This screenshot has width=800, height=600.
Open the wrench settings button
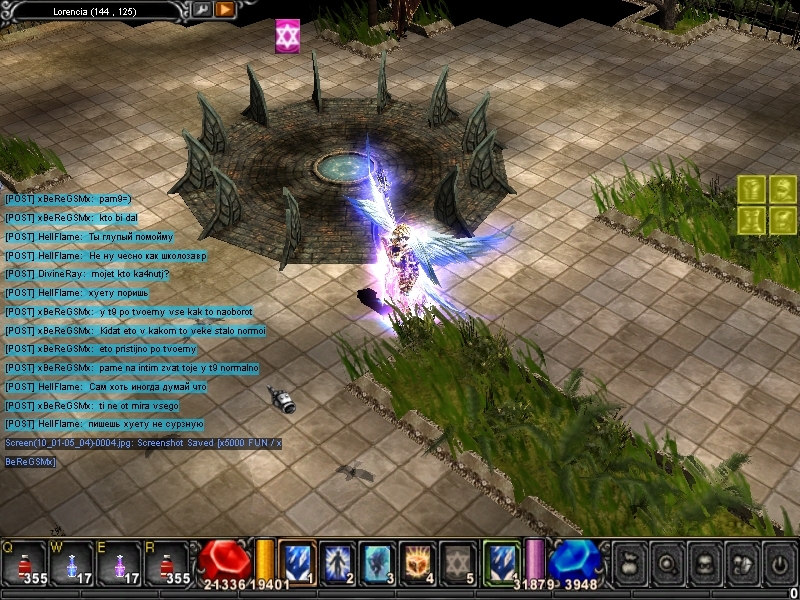coord(202,9)
